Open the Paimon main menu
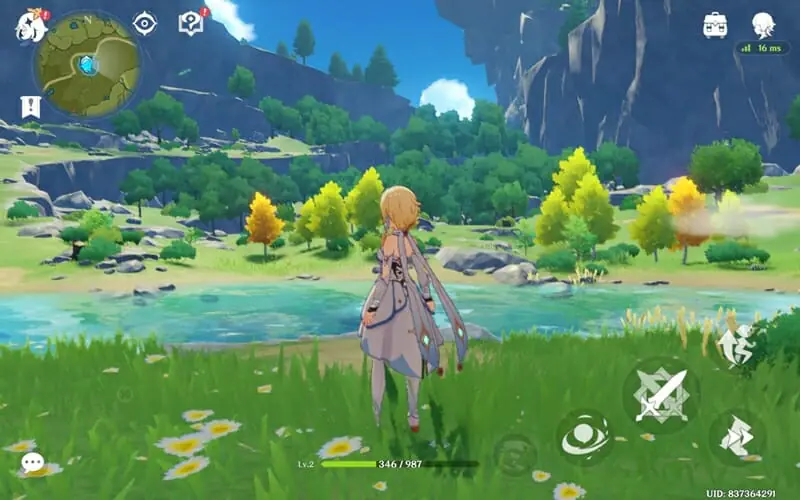 pyautogui.click(x=30, y=26)
